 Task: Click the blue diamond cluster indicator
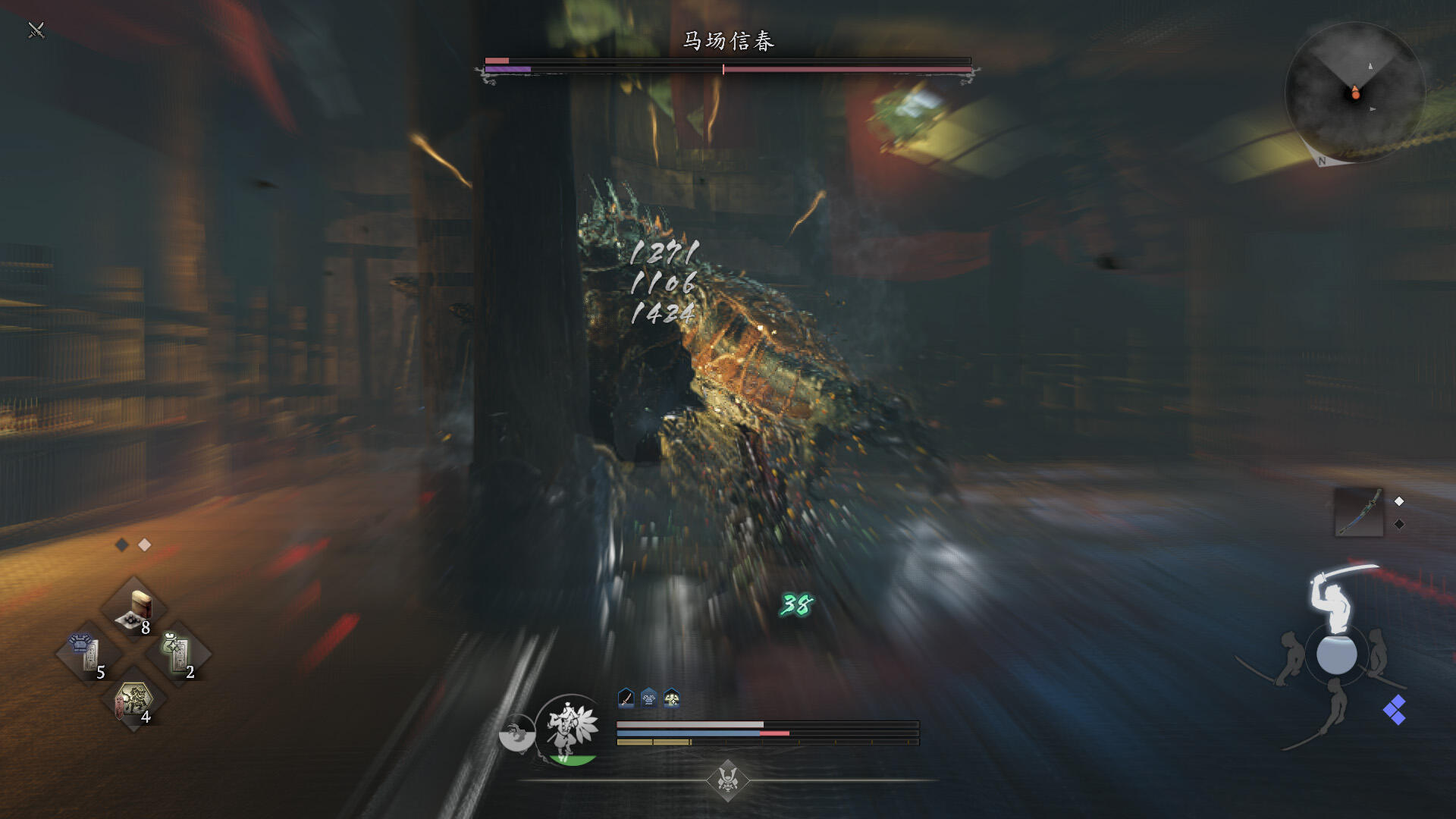pyautogui.click(x=1394, y=711)
